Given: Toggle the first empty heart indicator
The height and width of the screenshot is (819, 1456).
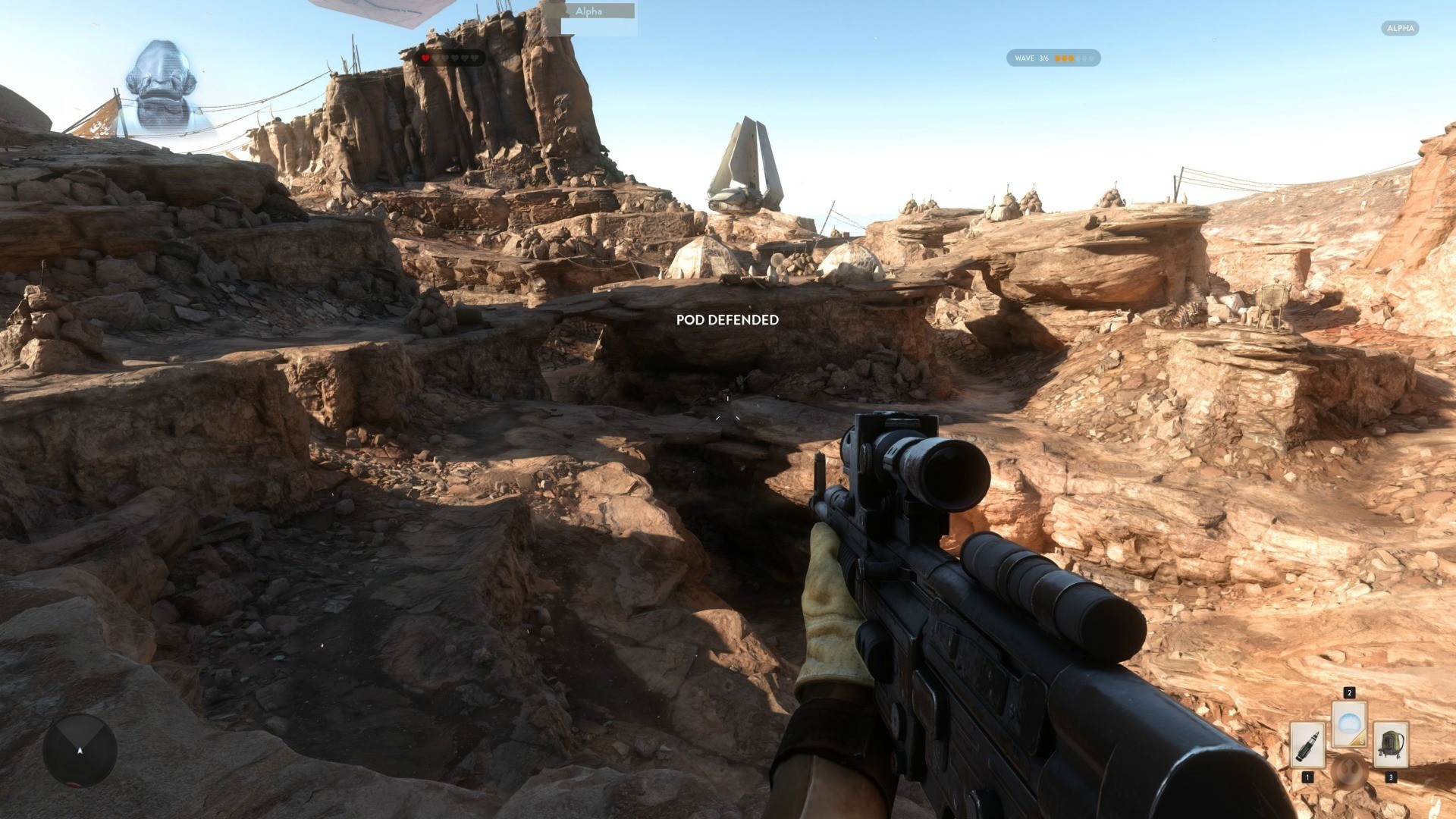Looking at the screenshot, I should click(x=436, y=58).
